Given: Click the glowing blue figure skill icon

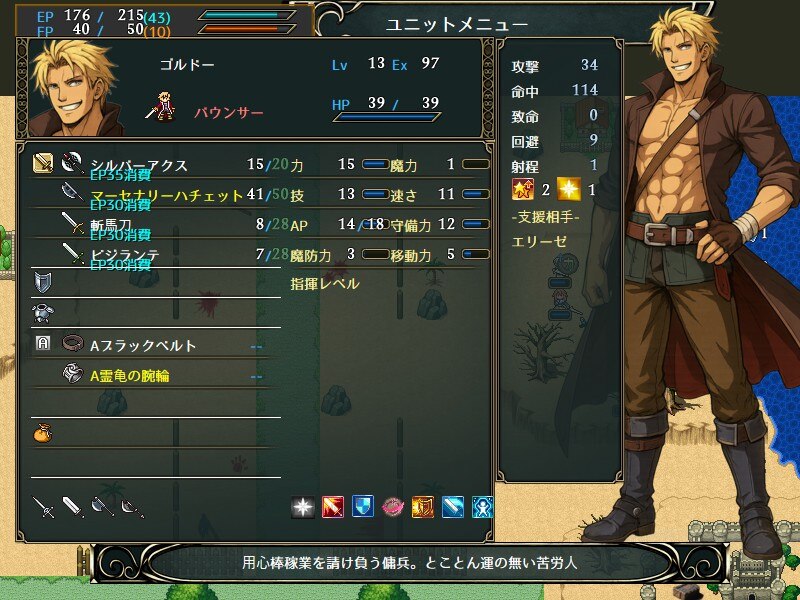Looking at the screenshot, I should pyautogui.click(x=482, y=507).
